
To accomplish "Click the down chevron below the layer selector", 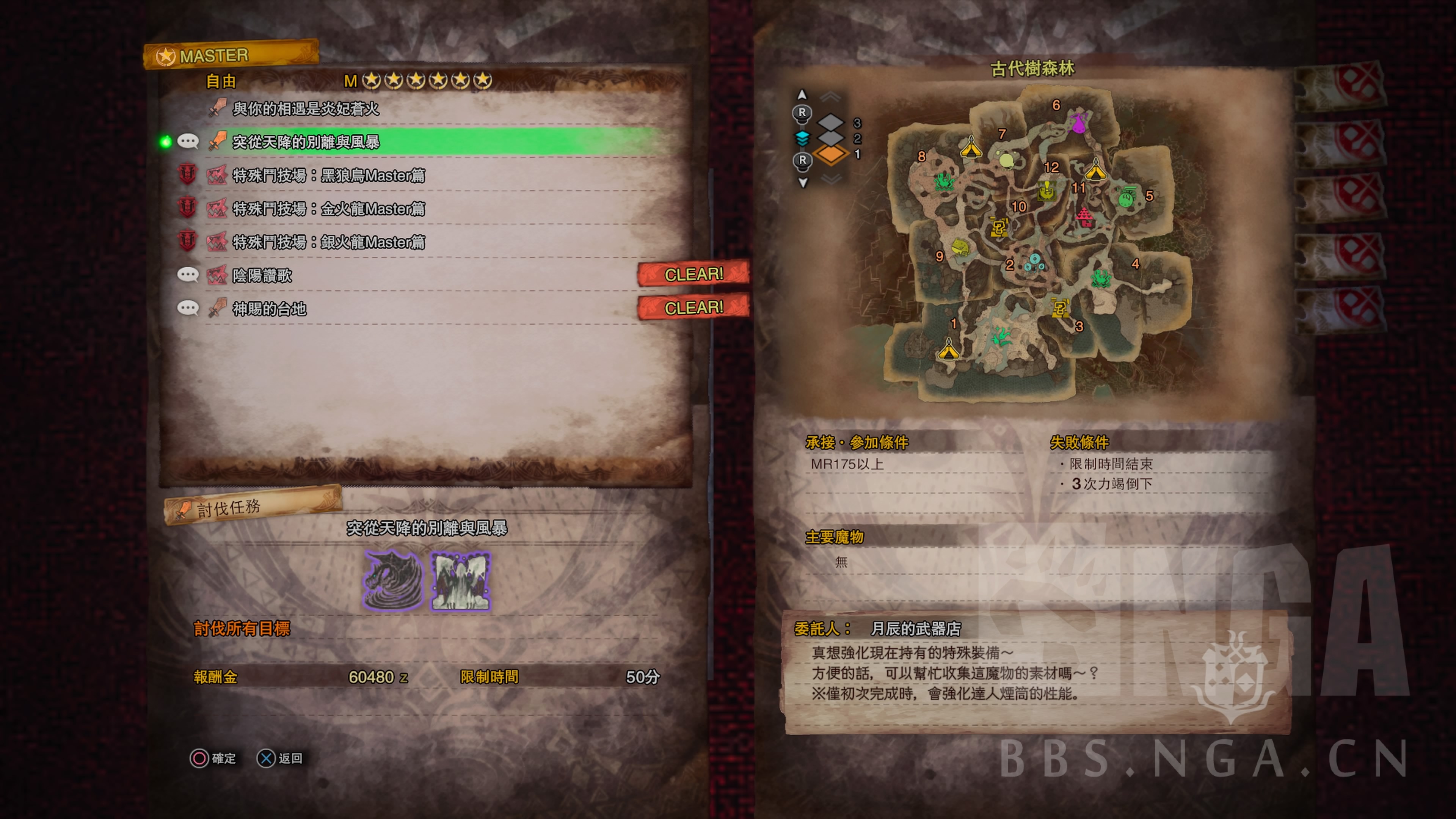I will point(832,179).
